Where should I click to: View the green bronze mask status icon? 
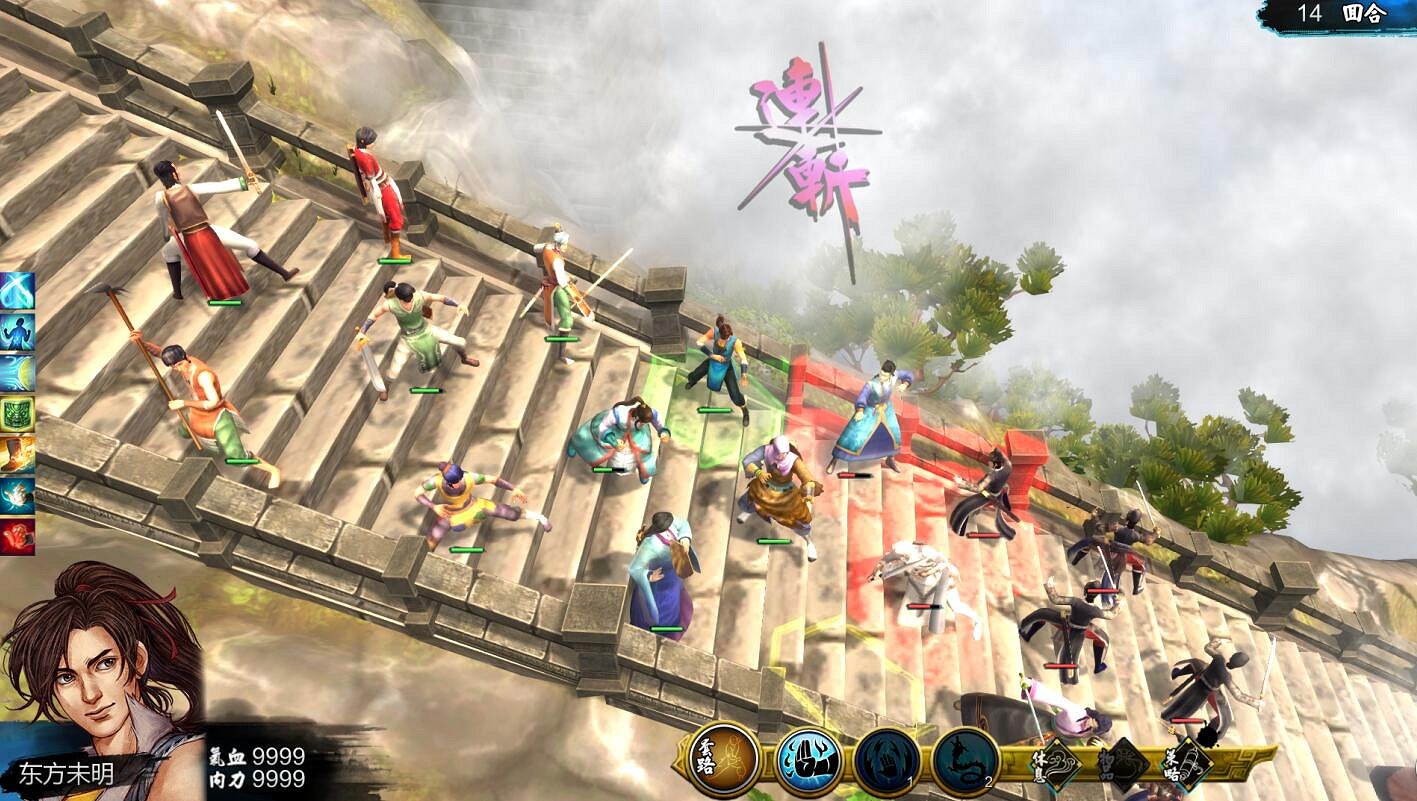17,414
